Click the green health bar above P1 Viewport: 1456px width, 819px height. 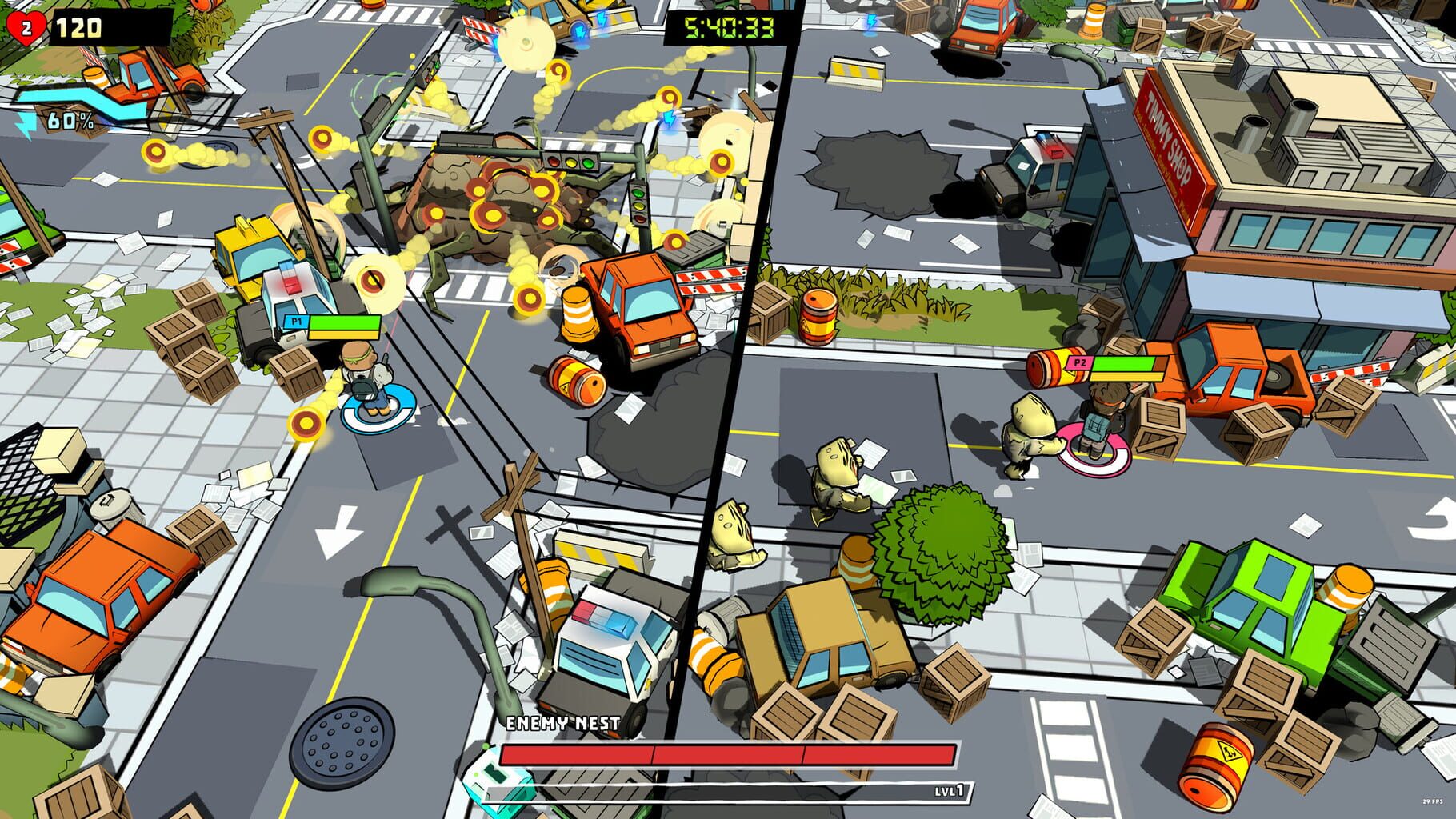pos(346,321)
